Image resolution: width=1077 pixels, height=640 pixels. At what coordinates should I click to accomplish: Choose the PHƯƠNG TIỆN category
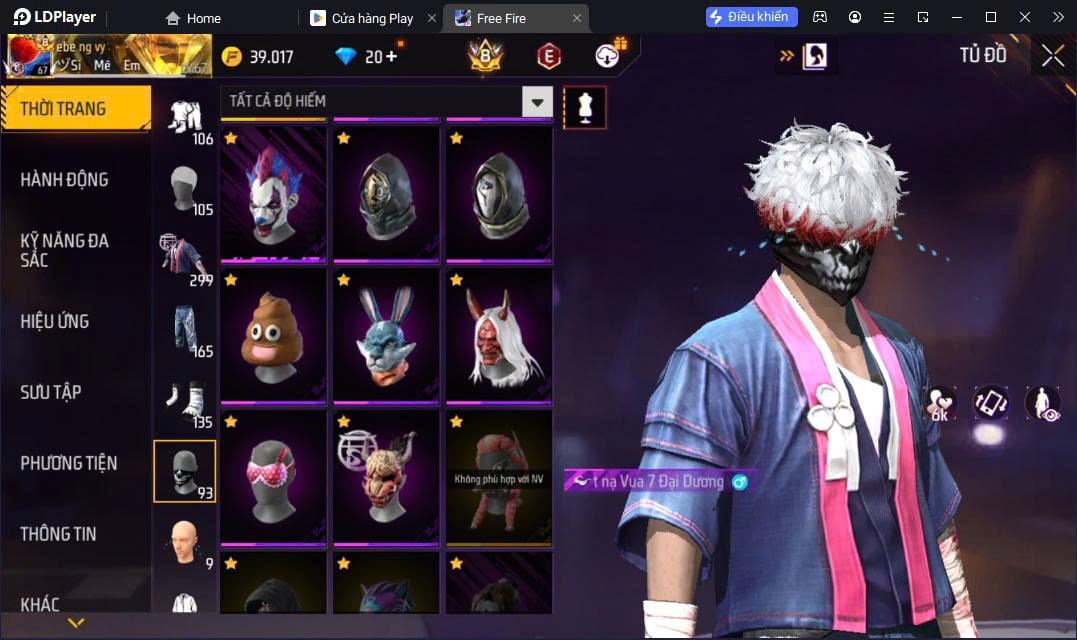coord(69,463)
